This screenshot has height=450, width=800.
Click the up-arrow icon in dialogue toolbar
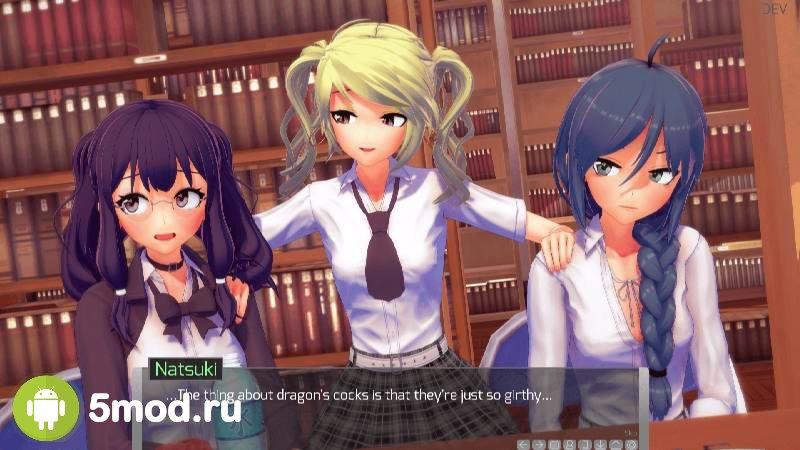pos(616,444)
